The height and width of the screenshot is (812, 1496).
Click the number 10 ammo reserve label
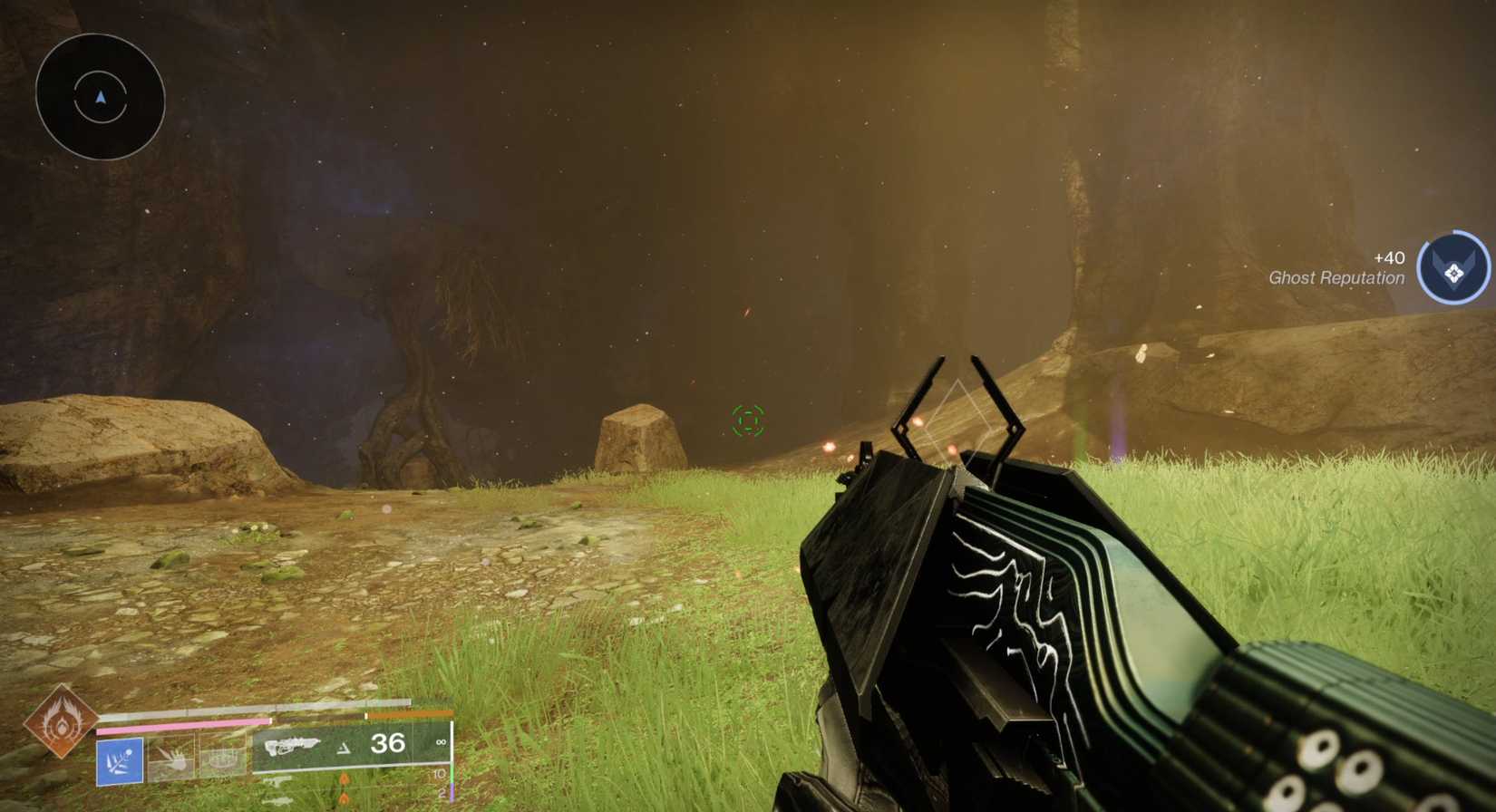[x=441, y=773]
